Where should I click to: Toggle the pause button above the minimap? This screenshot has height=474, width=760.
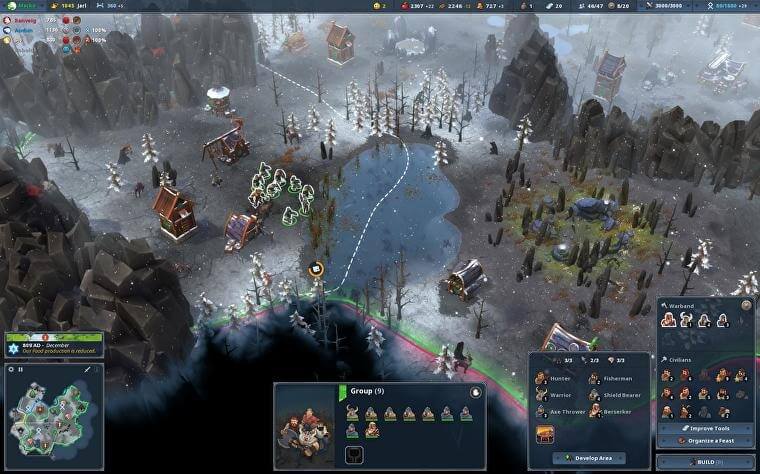coord(21,369)
